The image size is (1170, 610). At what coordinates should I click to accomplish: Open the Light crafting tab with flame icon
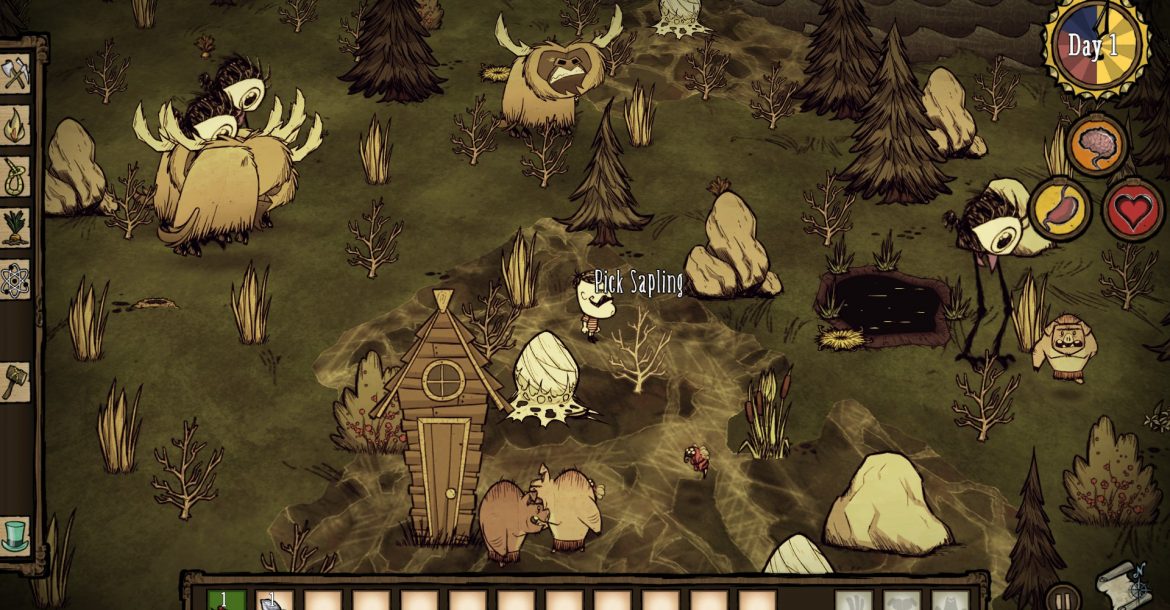(x=15, y=126)
